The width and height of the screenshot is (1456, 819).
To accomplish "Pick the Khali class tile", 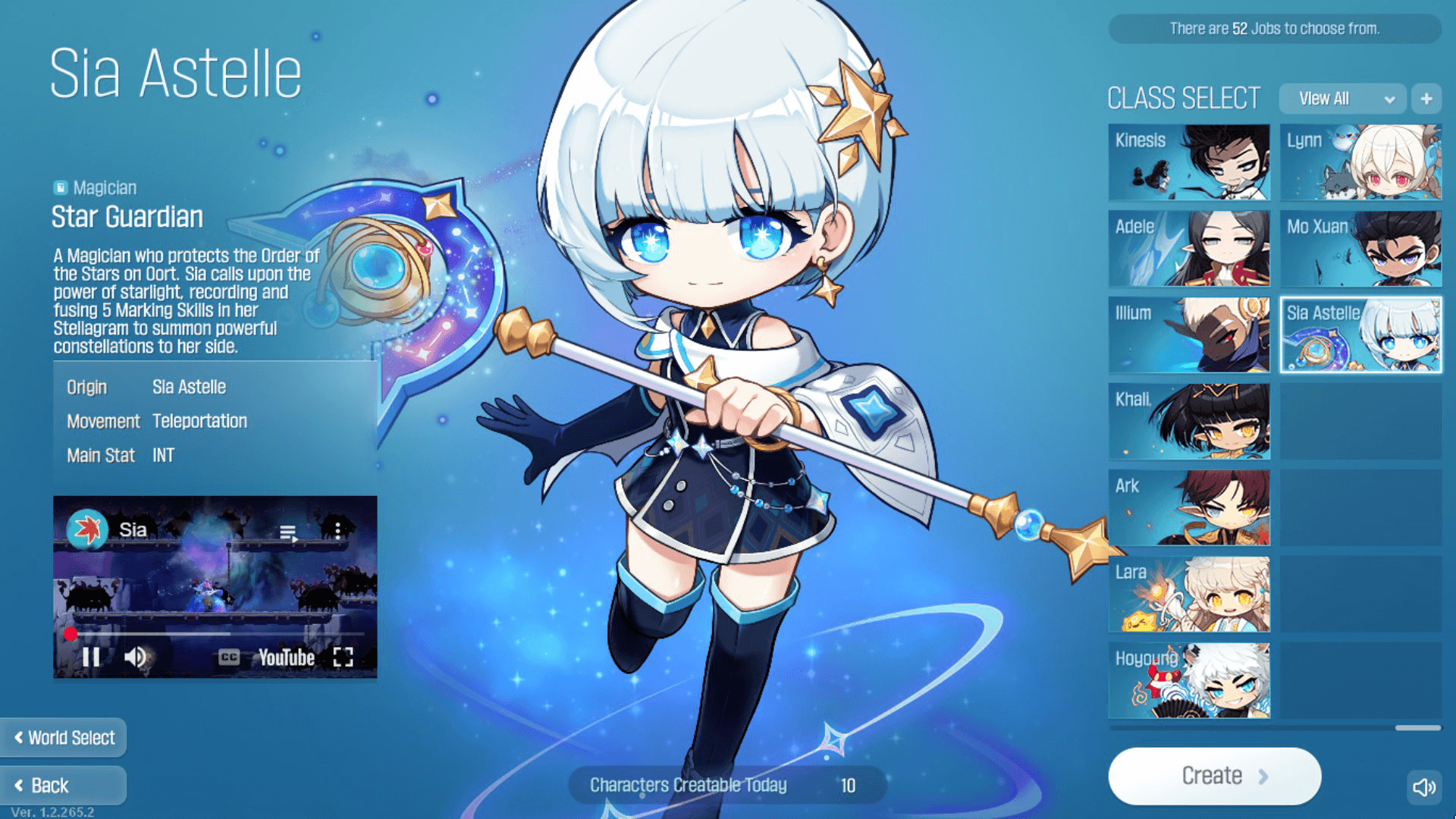I will (1188, 422).
